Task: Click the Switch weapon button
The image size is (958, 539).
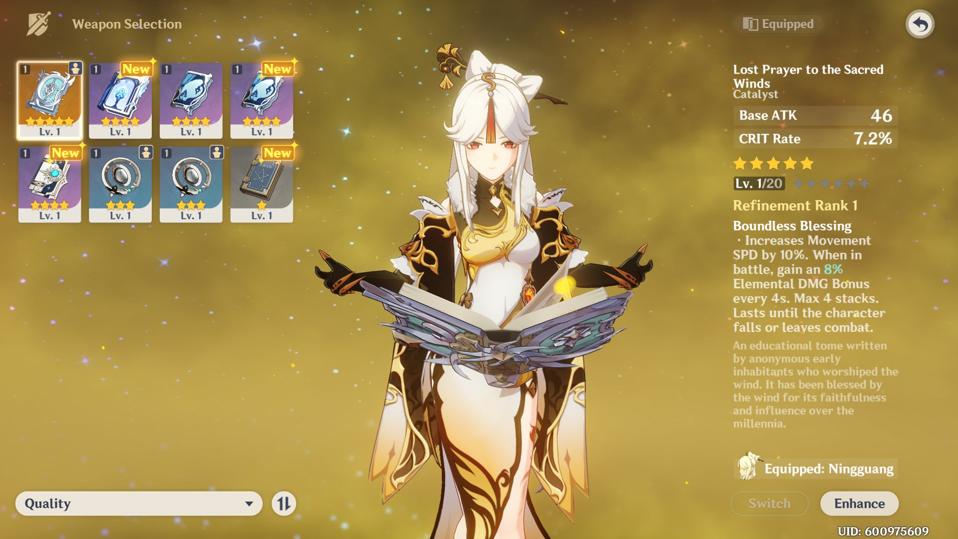Action: tap(769, 503)
